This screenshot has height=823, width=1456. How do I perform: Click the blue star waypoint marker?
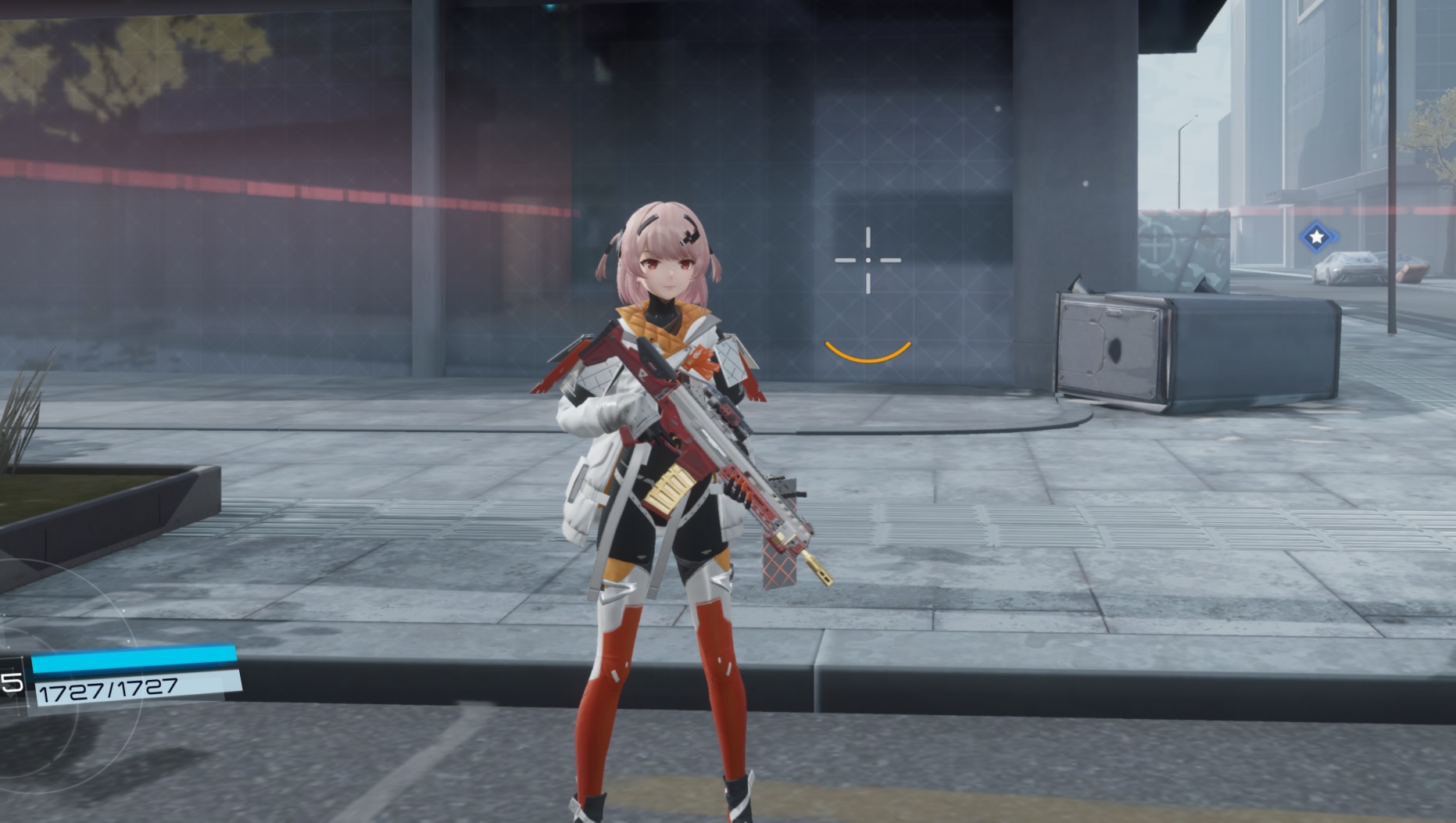1318,237
